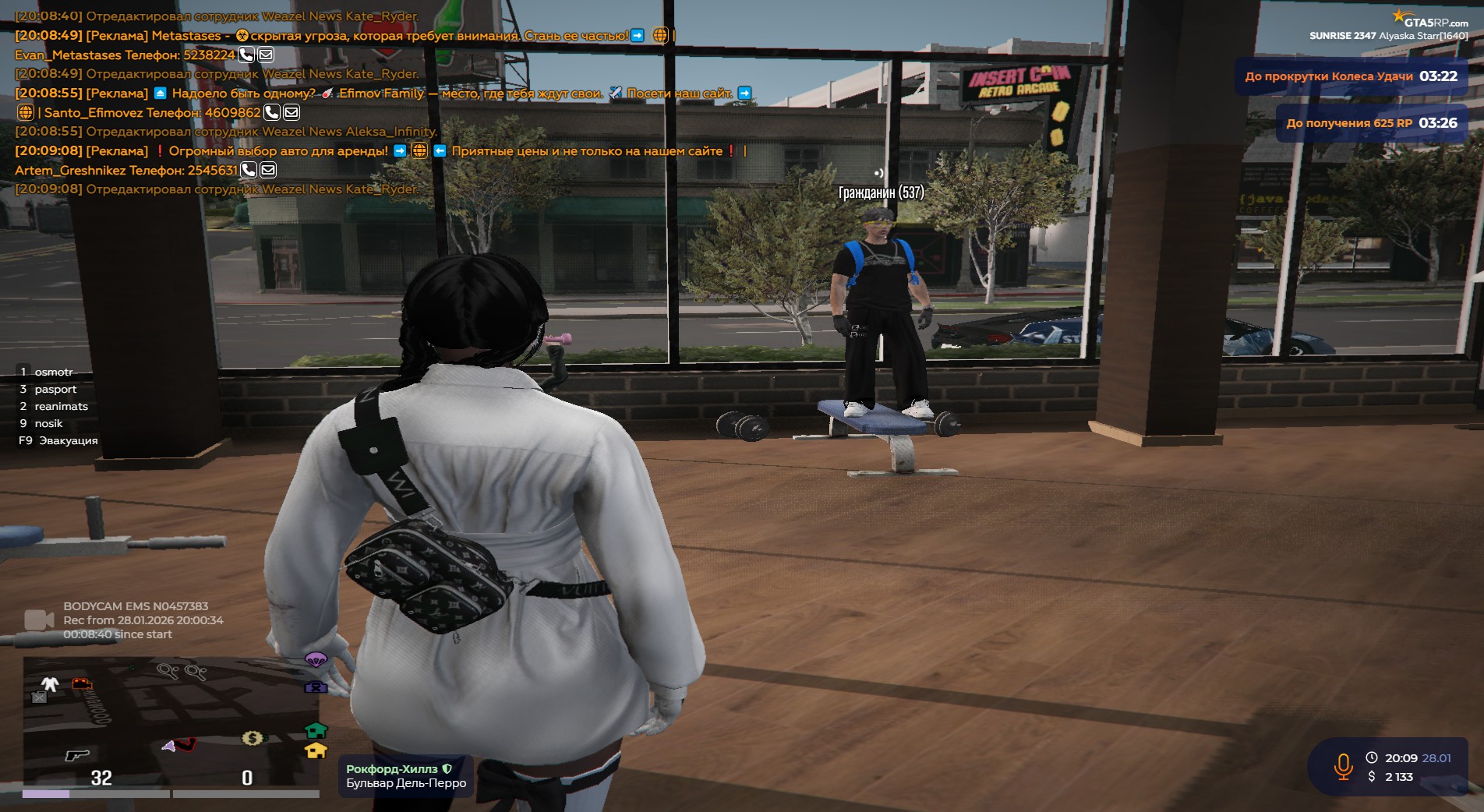Call Evan_Metastases using the phone icon
Viewport: 1484px width, 812px height.
click(246, 55)
